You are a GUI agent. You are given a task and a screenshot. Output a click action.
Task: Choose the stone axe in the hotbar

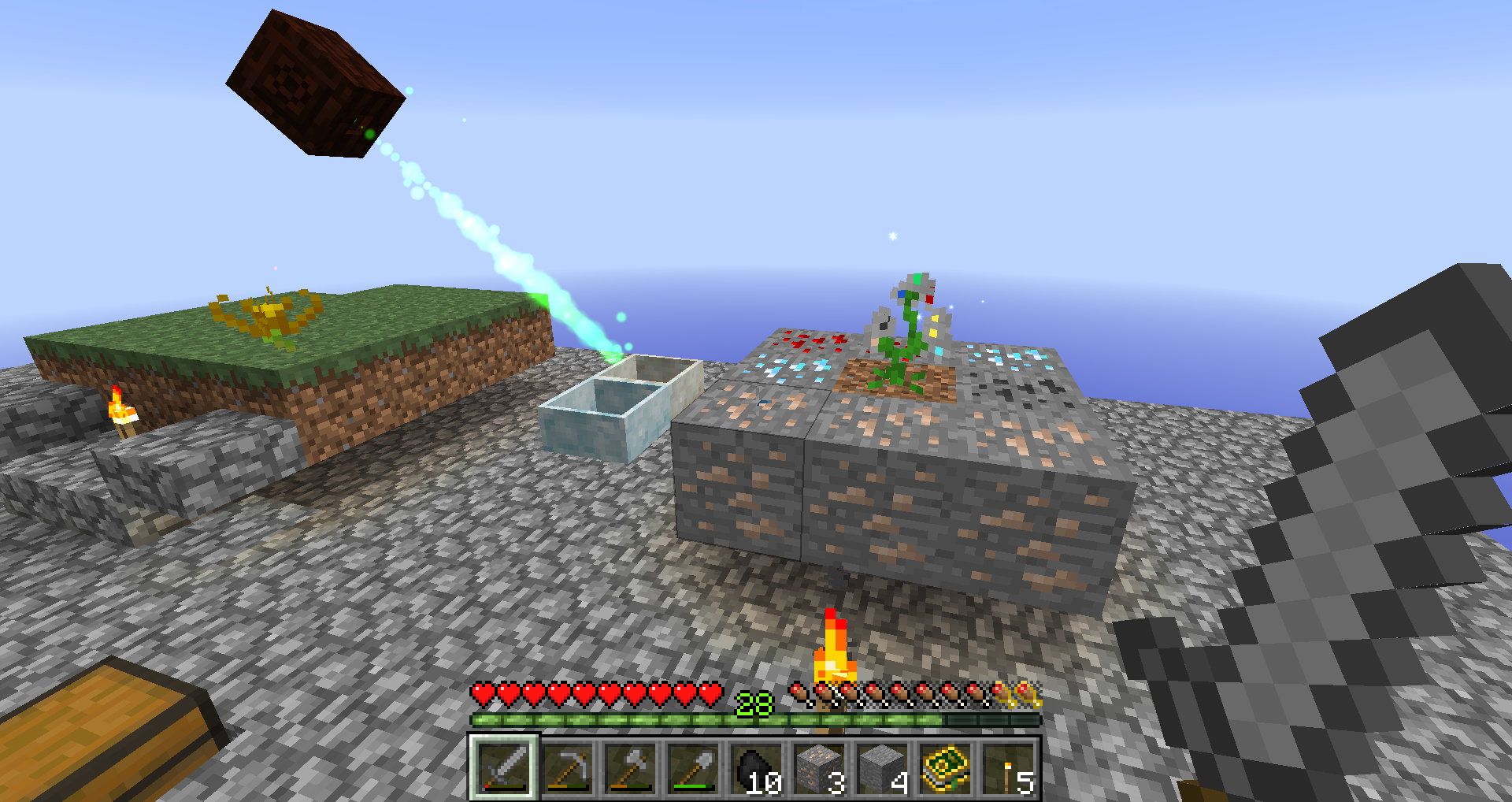630,767
